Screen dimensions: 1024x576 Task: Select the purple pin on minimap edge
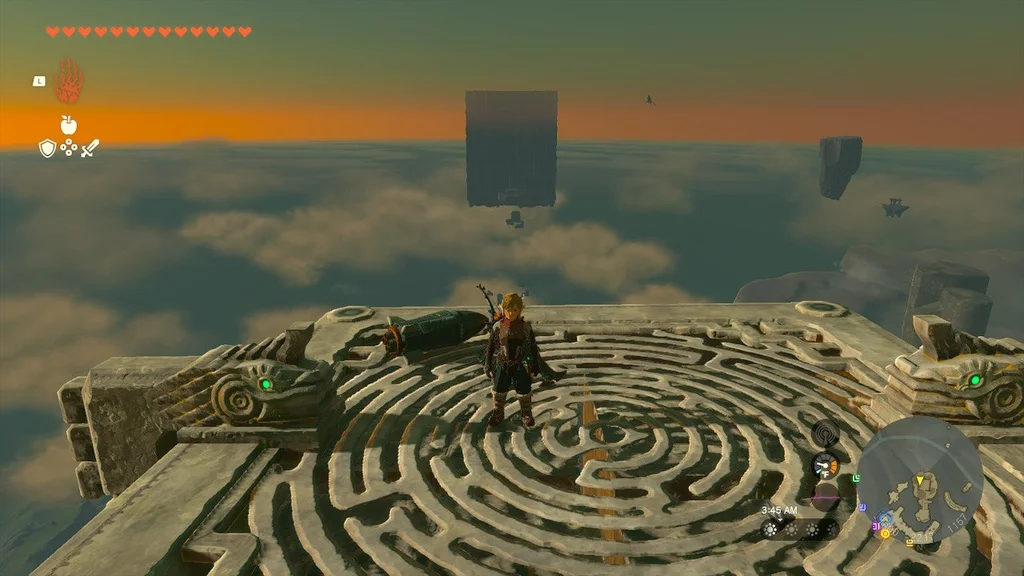862,507
